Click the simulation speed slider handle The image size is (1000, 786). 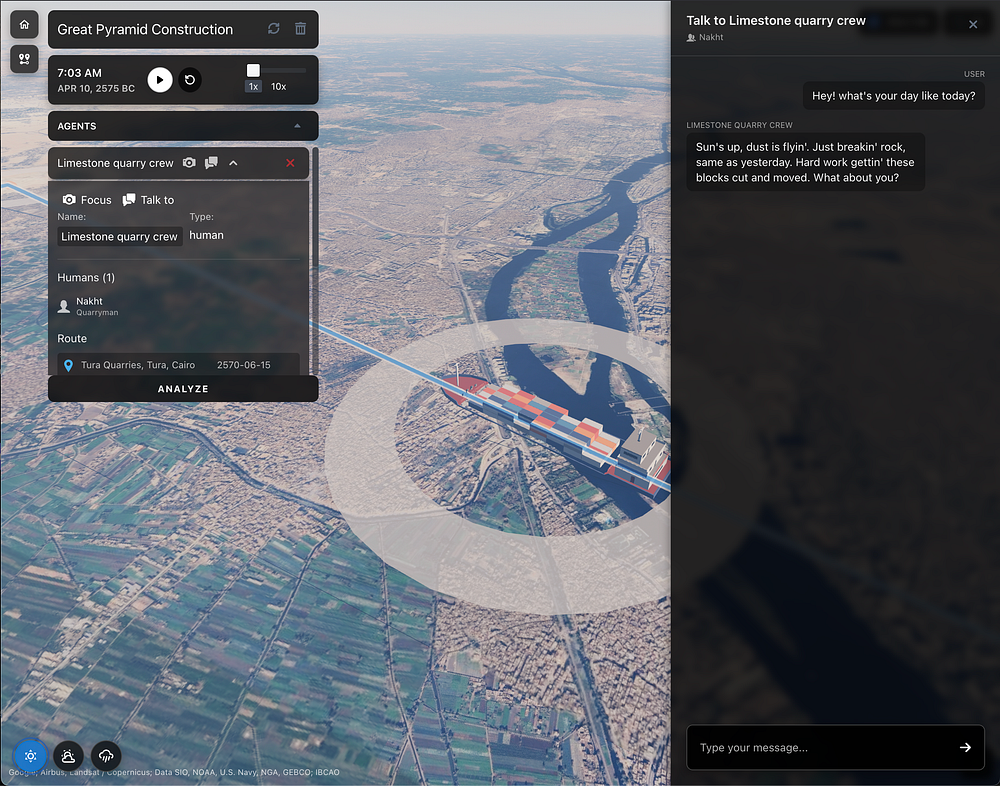point(254,70)
